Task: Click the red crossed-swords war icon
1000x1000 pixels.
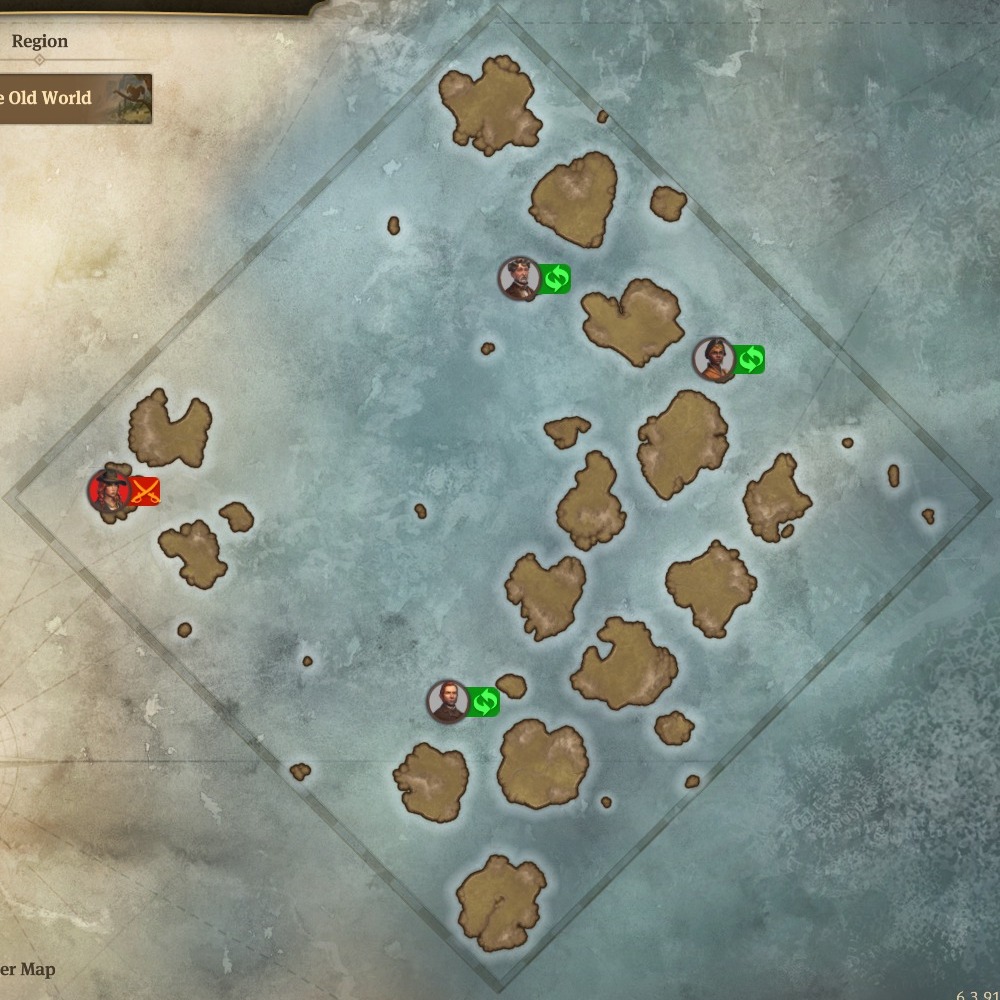Action: pos(146,491)
